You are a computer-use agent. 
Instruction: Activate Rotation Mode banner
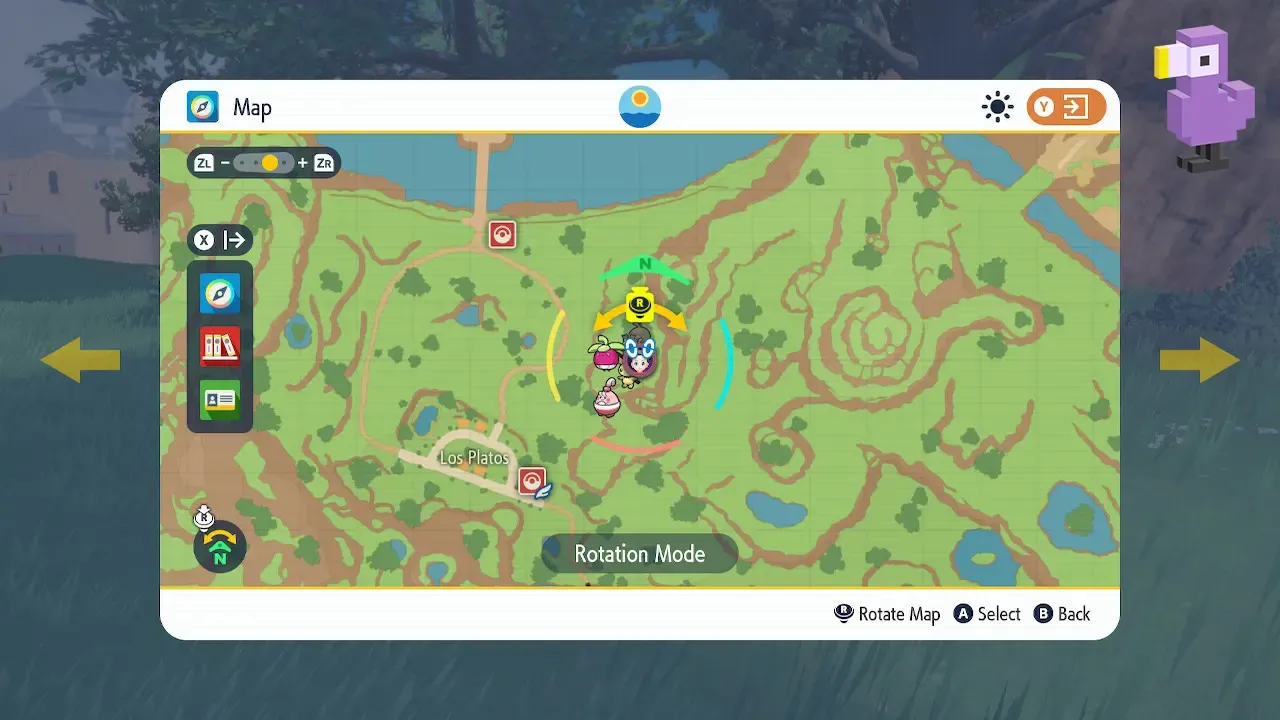tap(638, 552)
